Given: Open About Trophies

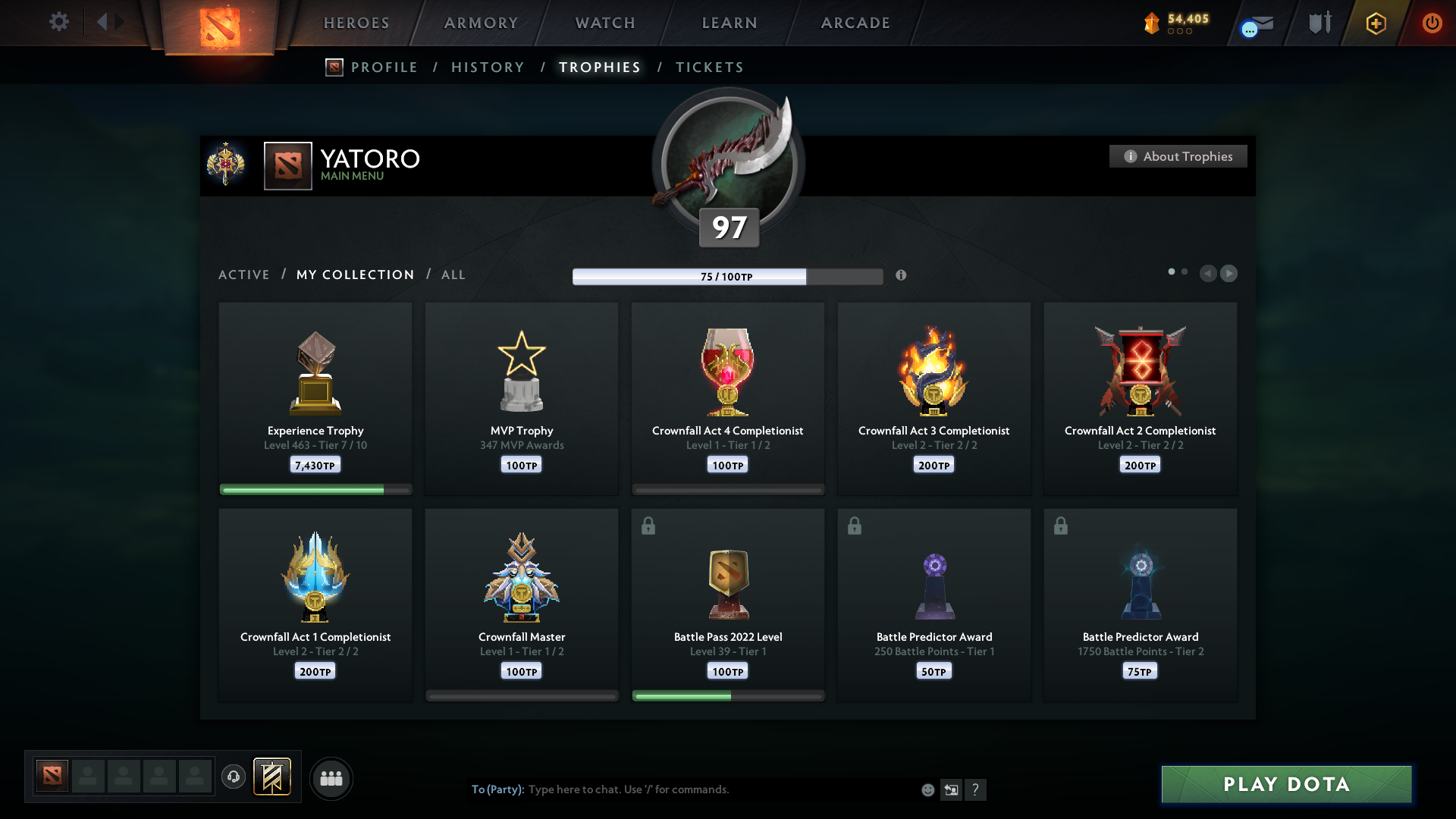Looking at the screenshot, I should pyautogui.click(x=1178, y=156).
